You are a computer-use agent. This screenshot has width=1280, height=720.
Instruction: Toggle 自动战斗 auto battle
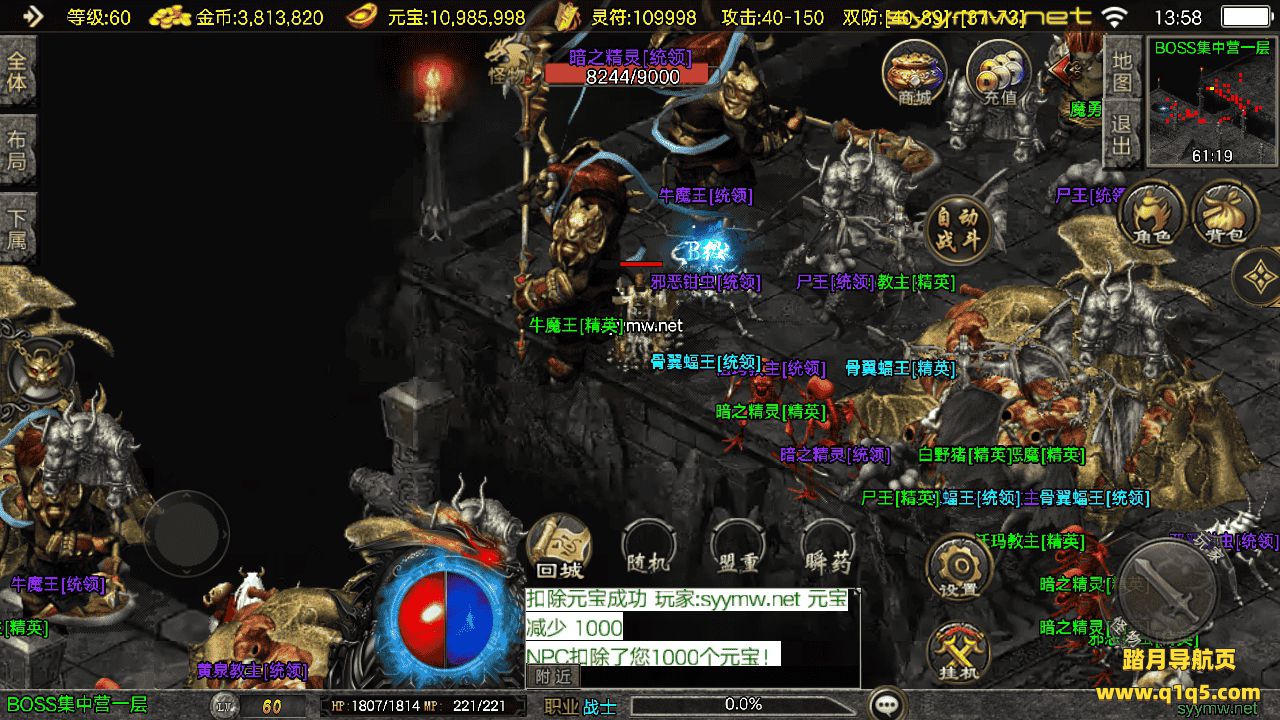(957, 229)
